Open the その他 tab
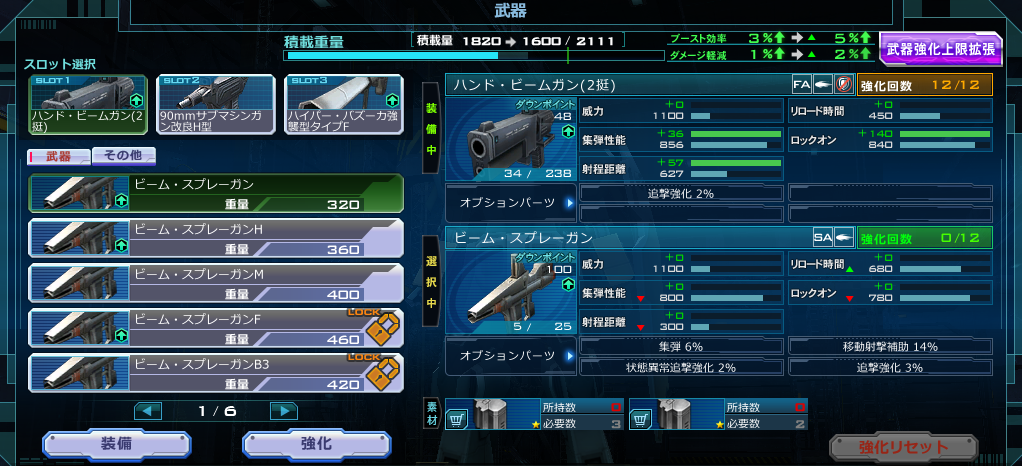 (x=123, y=156)
